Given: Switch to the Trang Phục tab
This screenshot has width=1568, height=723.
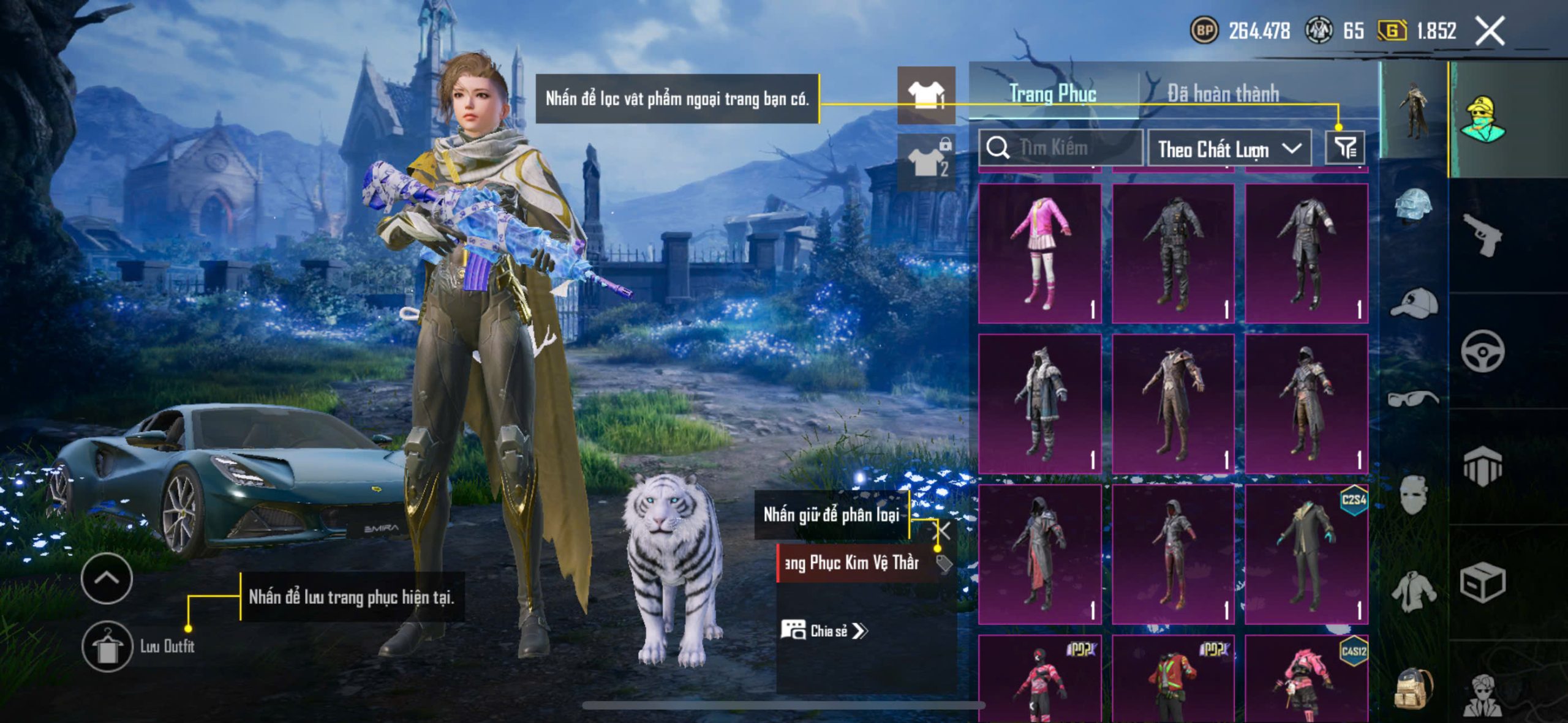Looking at the screenshot, I should 1052,94.
